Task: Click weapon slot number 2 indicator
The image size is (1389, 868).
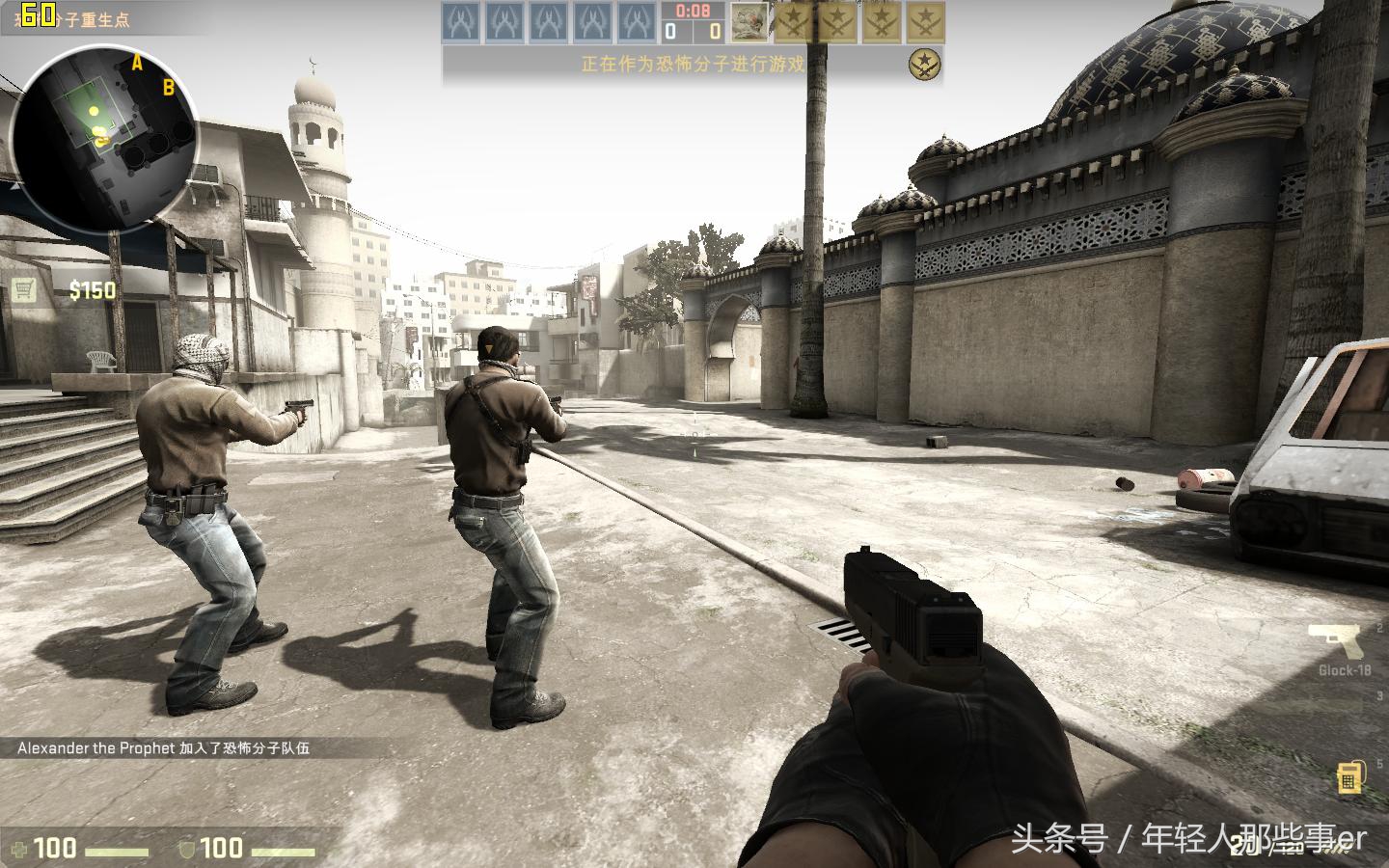Action: pos(1382,626)
